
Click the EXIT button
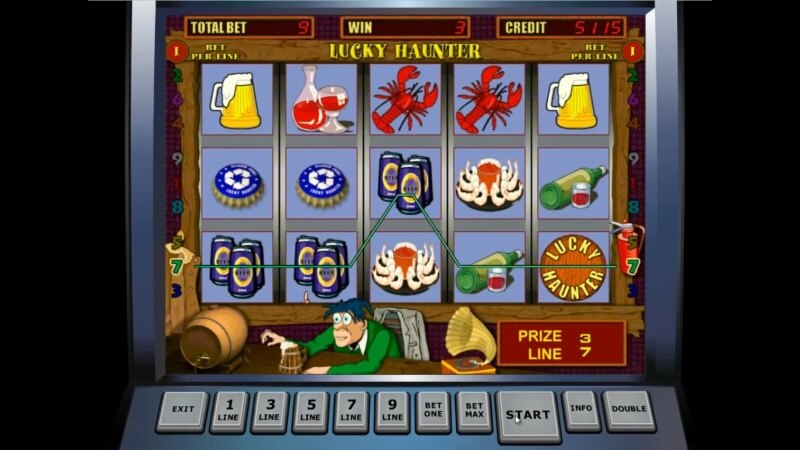coord(182,410)
